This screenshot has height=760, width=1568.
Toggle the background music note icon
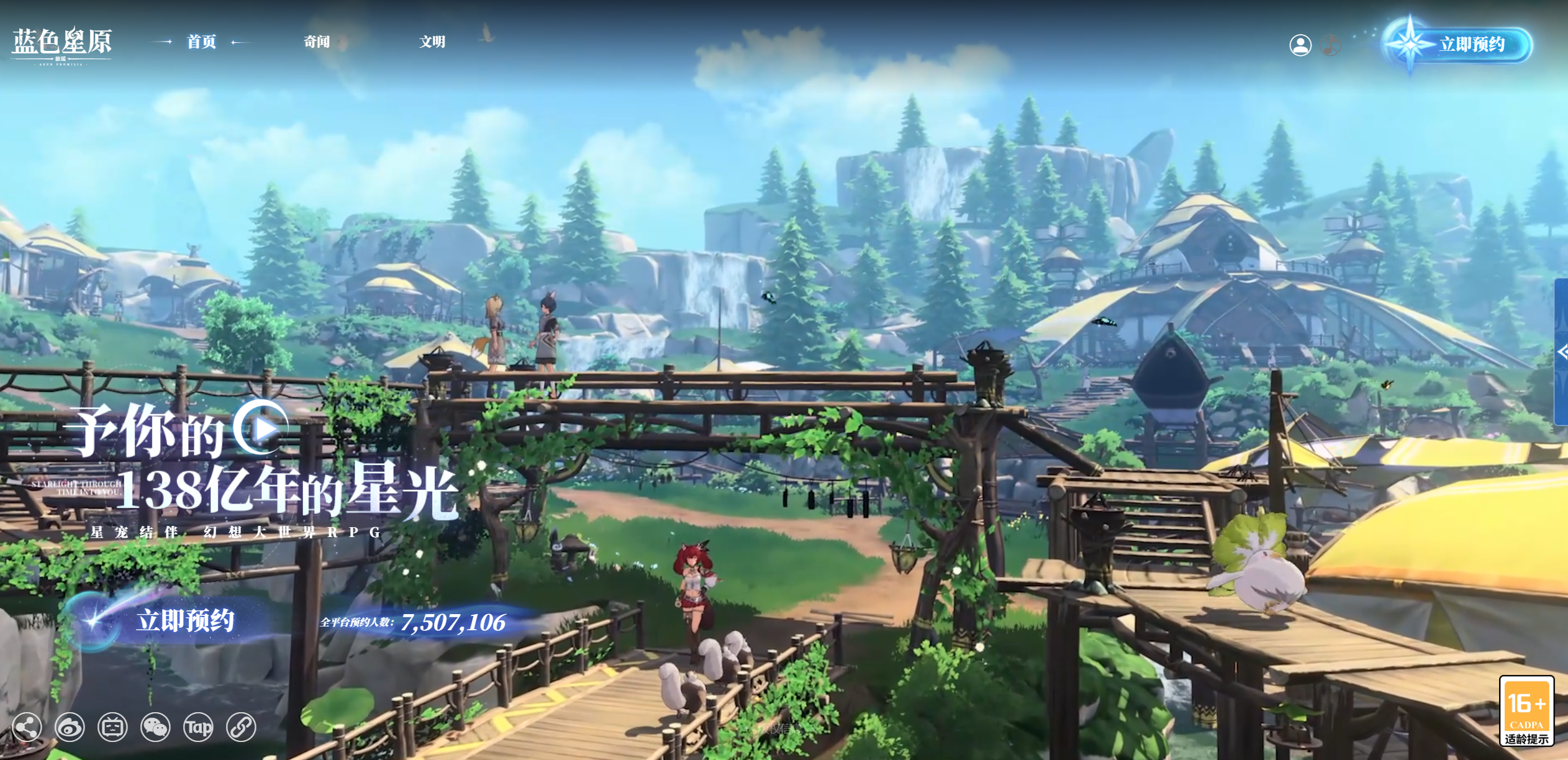[x=1330, y=45]
